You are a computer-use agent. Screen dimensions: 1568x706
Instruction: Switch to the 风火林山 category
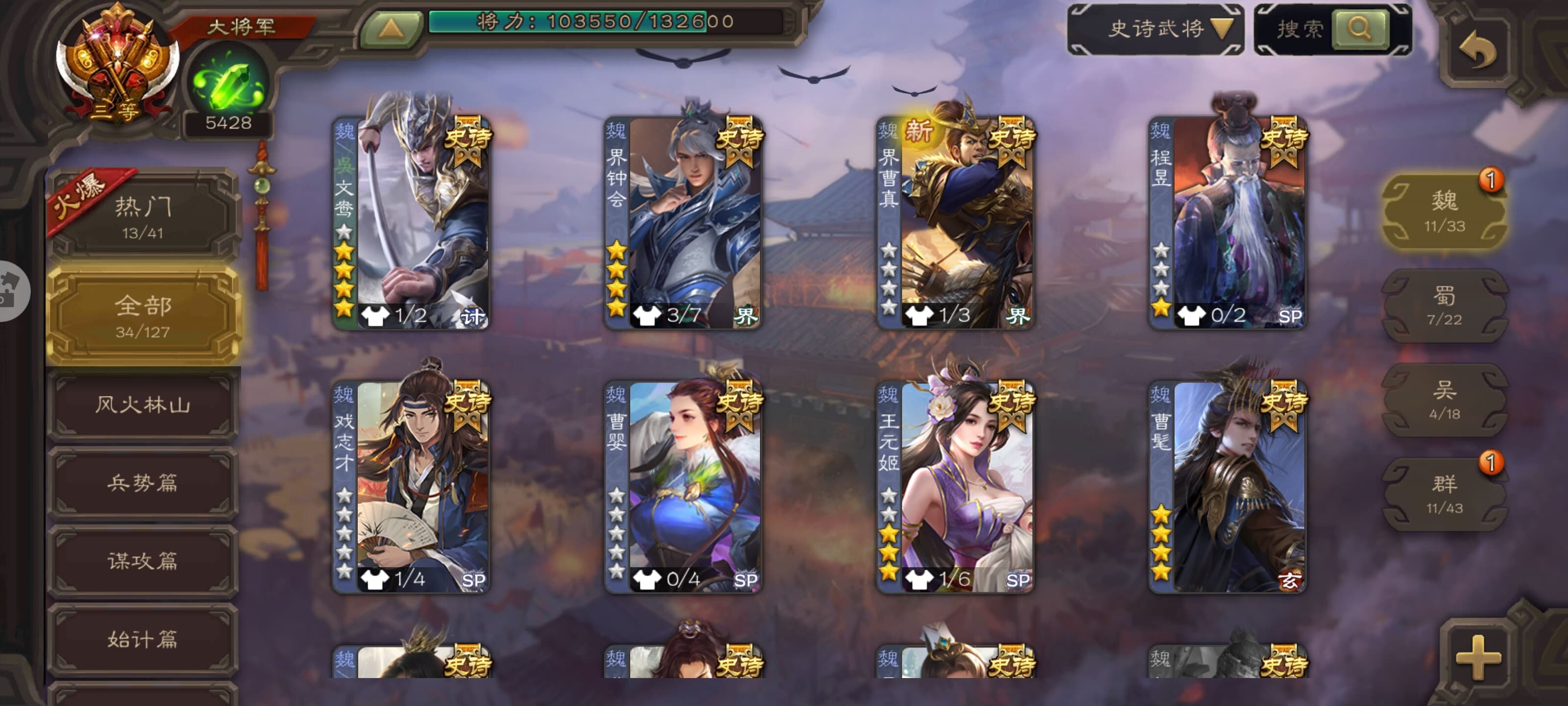click(144, 404)
